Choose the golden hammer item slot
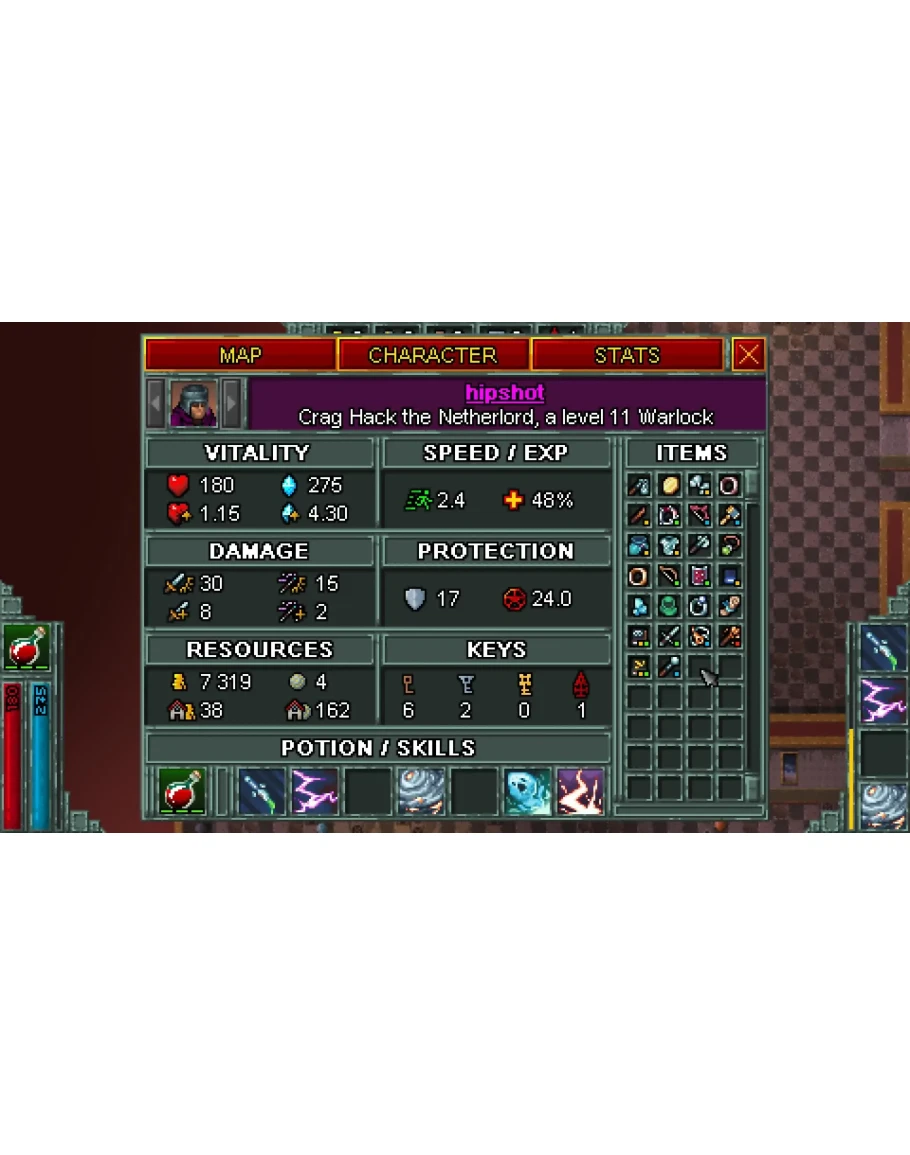 click(730, 516)
